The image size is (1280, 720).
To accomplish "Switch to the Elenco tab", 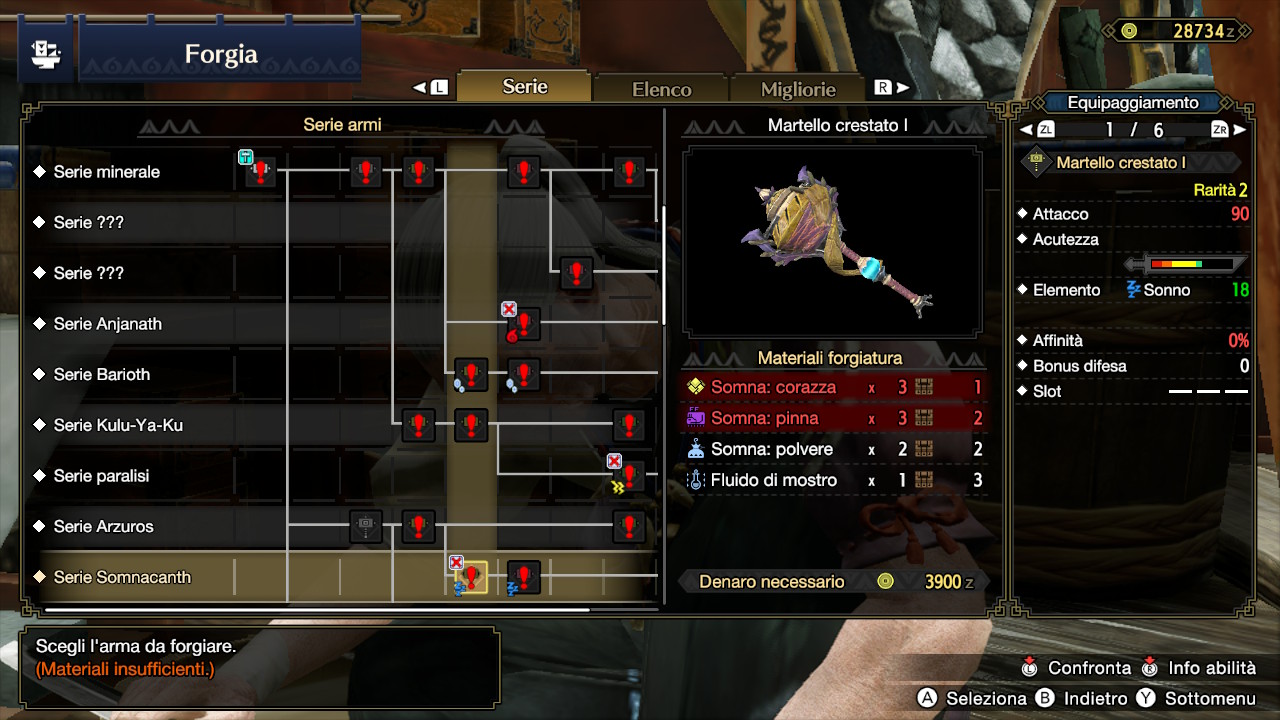I will (x=660, y=88).
